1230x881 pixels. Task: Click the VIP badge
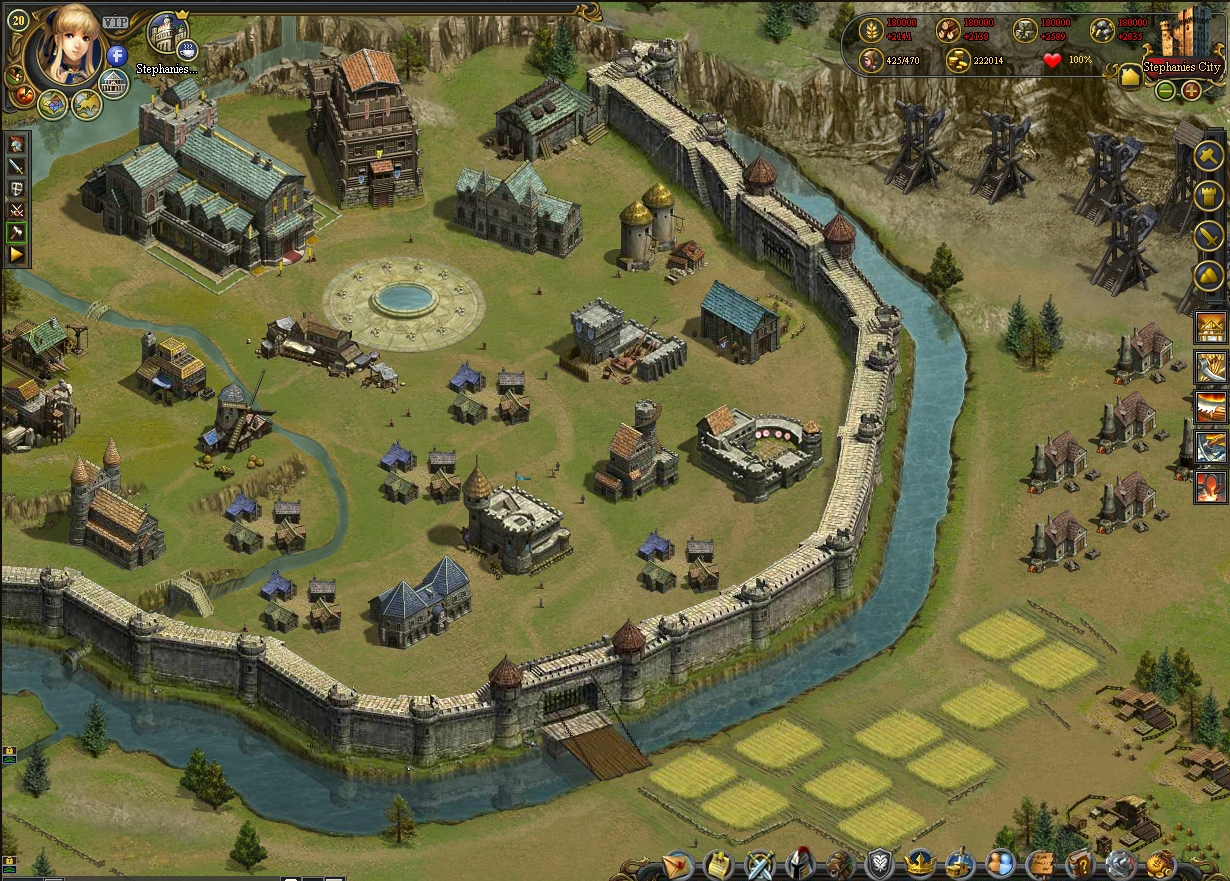point(116,21)
